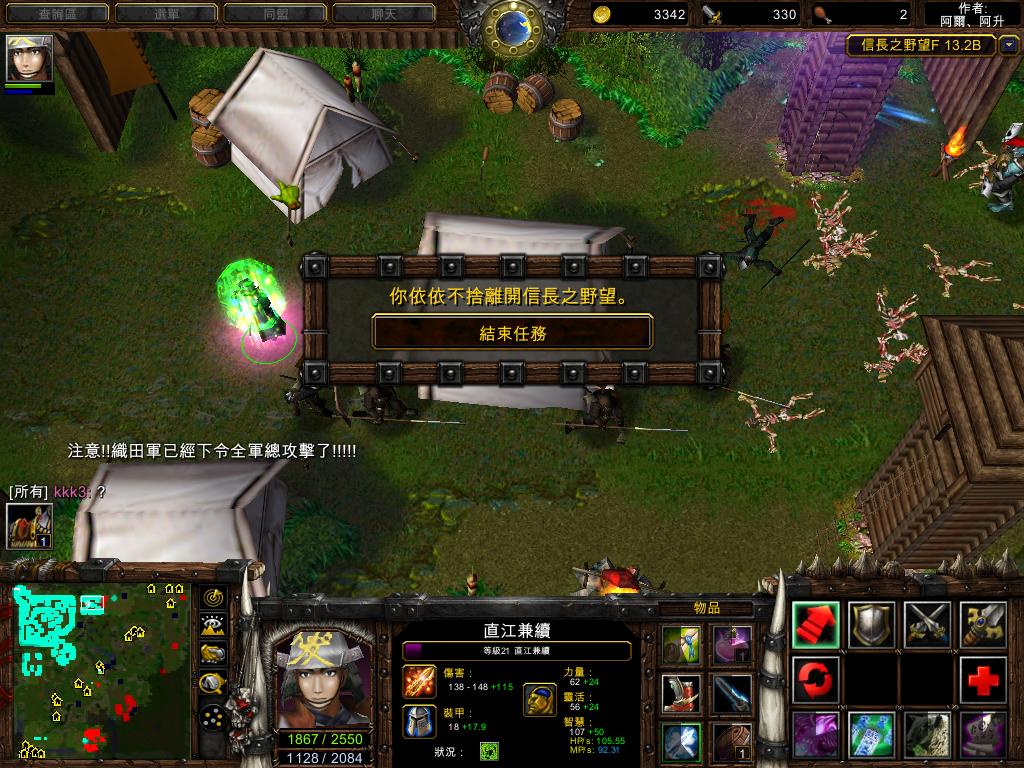Select the red boots inventory item
Screen dimensions: 1024x768
(681, 692)
